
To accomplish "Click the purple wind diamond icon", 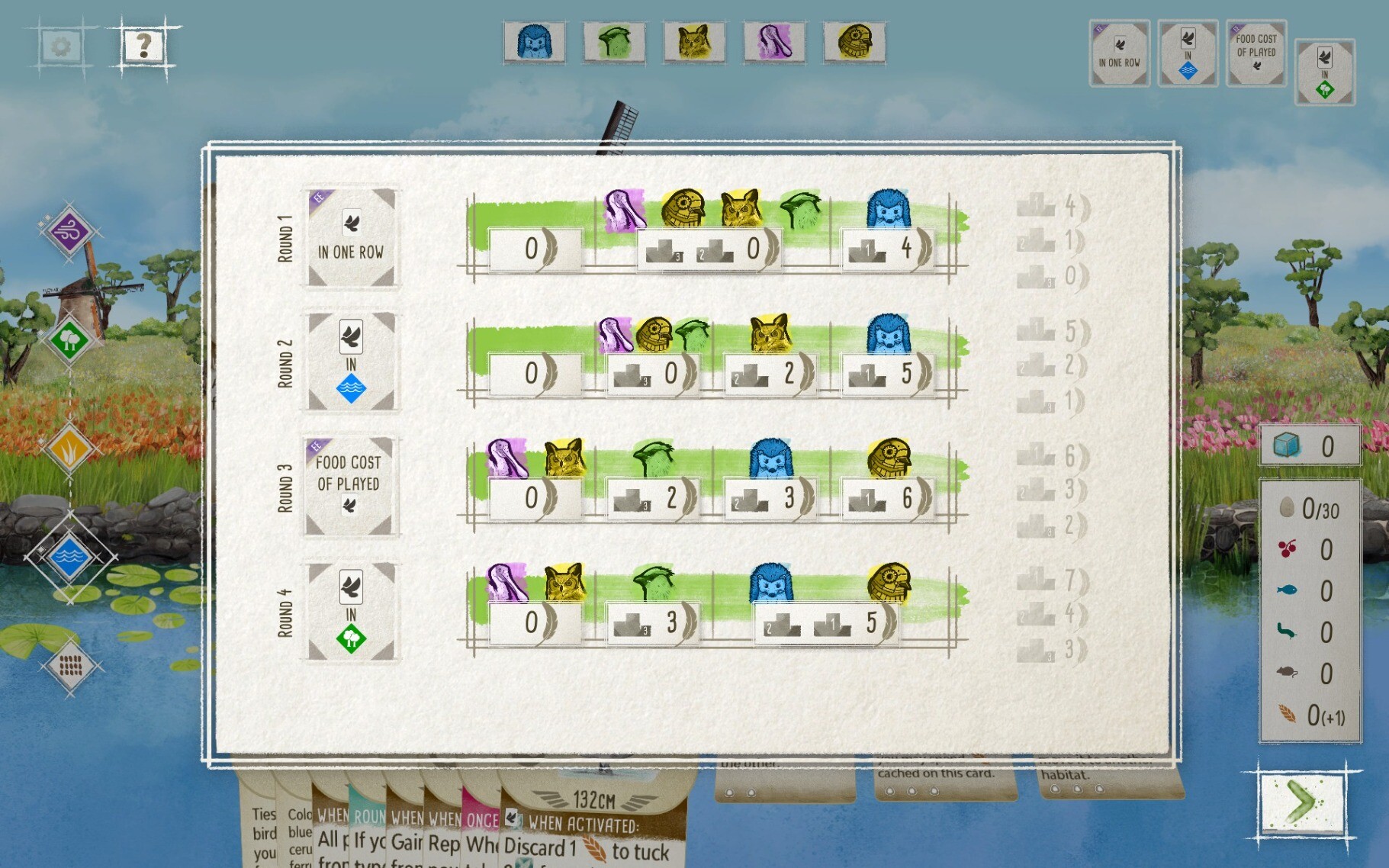I will (x=69, y=231).
